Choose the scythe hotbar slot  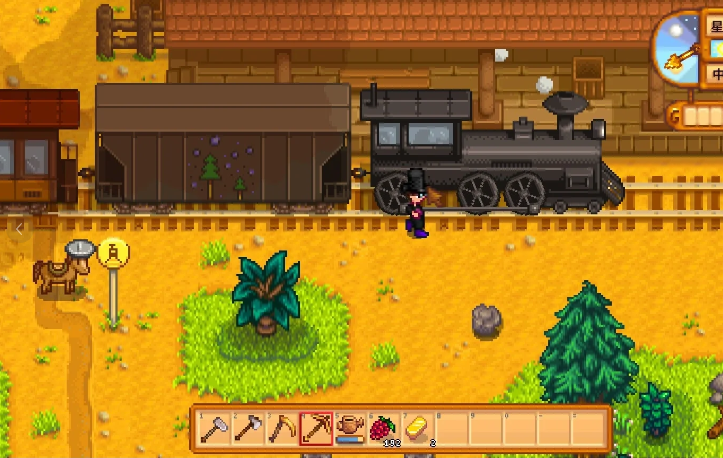click(282, 428)
